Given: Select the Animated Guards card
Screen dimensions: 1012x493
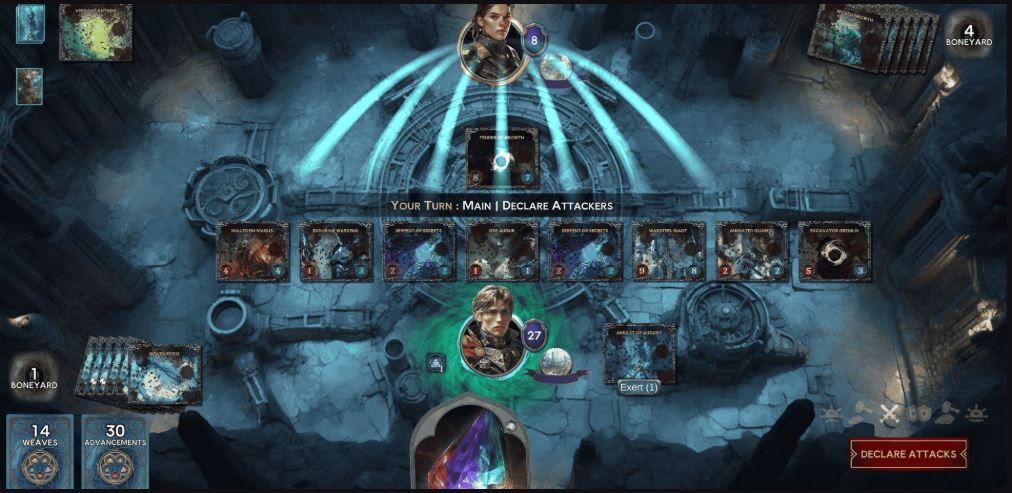Looking at the screenshot, I should point(751,251).
